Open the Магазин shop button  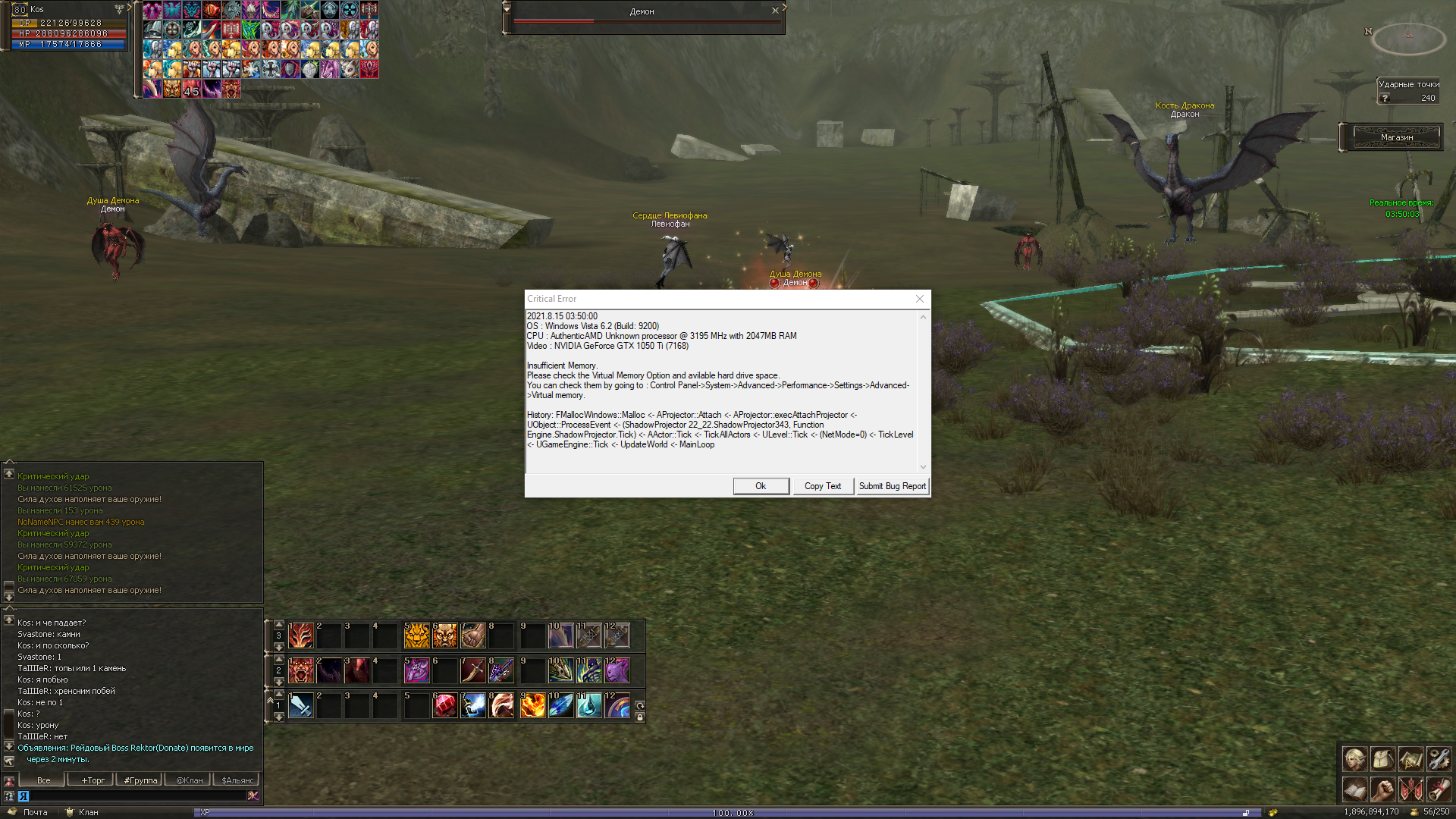click(x=1396, y=137)
